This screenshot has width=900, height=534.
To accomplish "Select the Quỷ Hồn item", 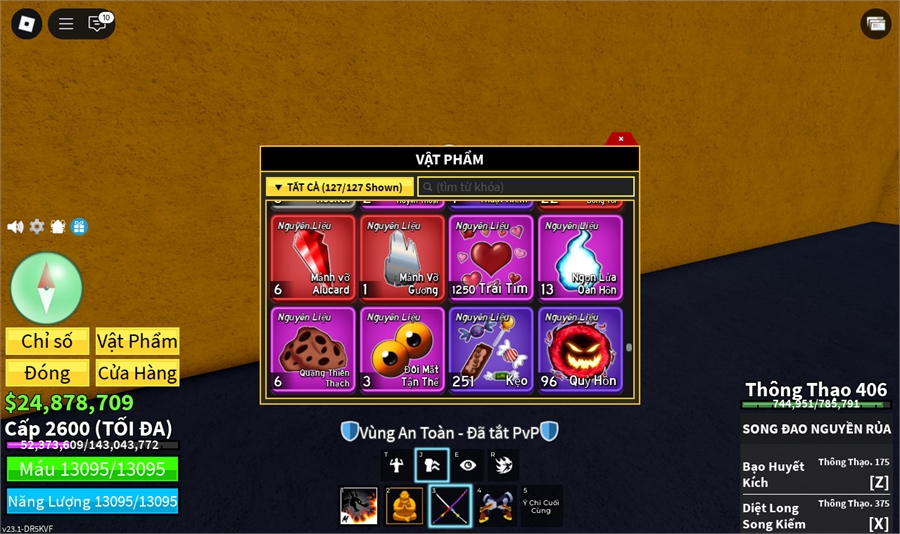I will (580, 349).
